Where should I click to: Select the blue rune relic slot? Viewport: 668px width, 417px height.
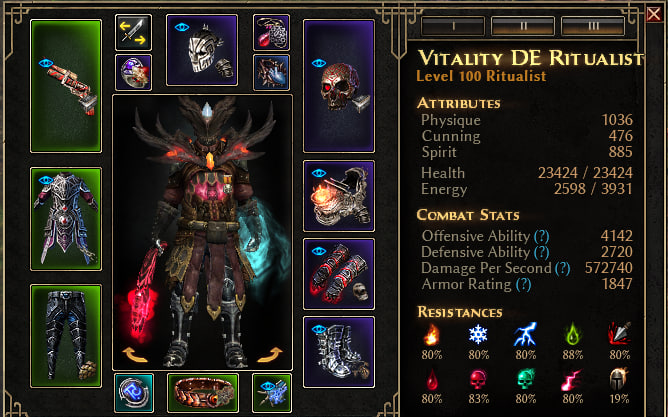point(133,392)
